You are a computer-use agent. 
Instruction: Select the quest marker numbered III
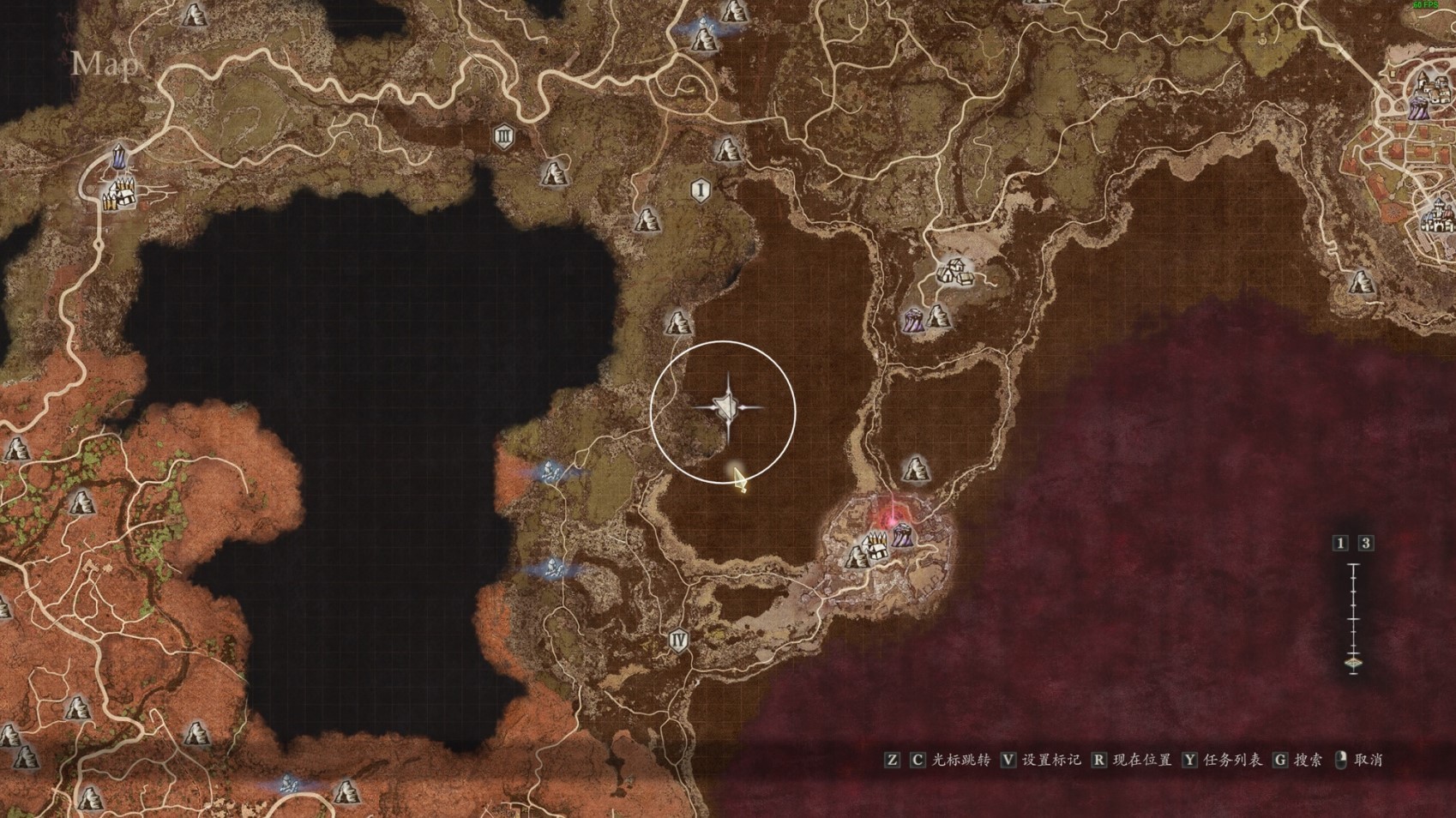pyautogui.click(x=503, y=136)
